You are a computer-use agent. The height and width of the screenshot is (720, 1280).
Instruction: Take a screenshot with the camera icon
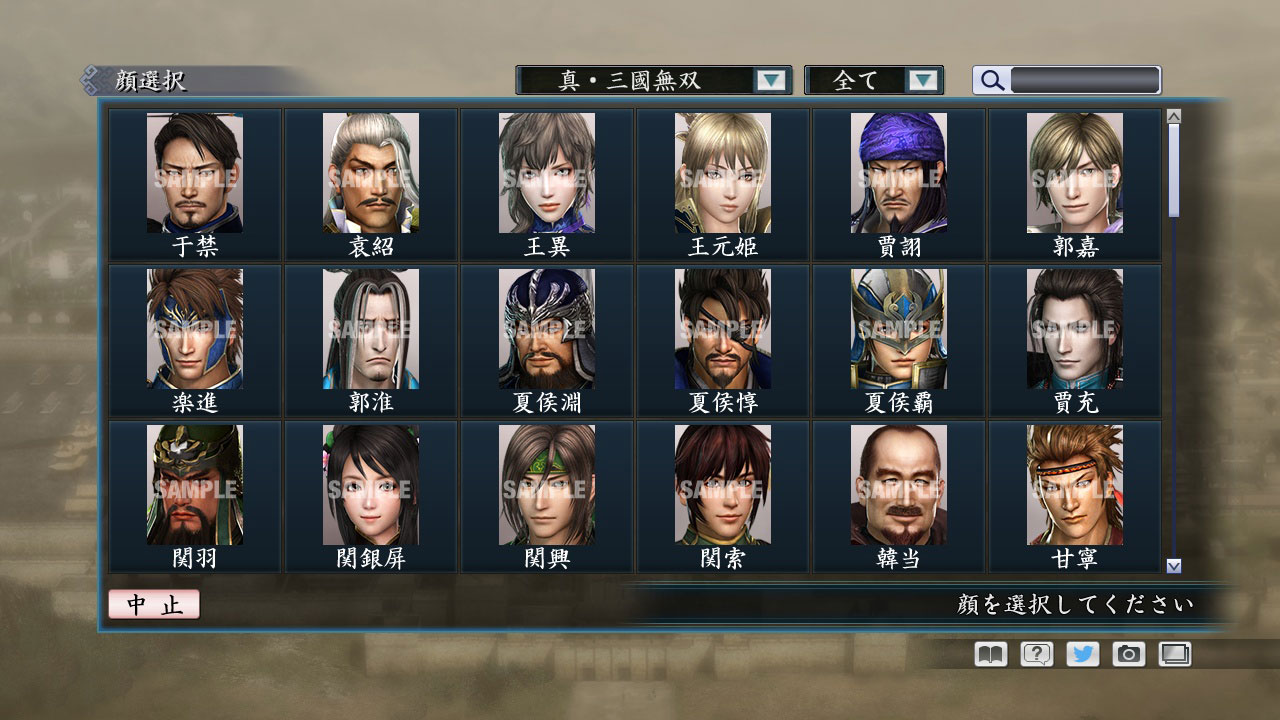coord(1128,654)
